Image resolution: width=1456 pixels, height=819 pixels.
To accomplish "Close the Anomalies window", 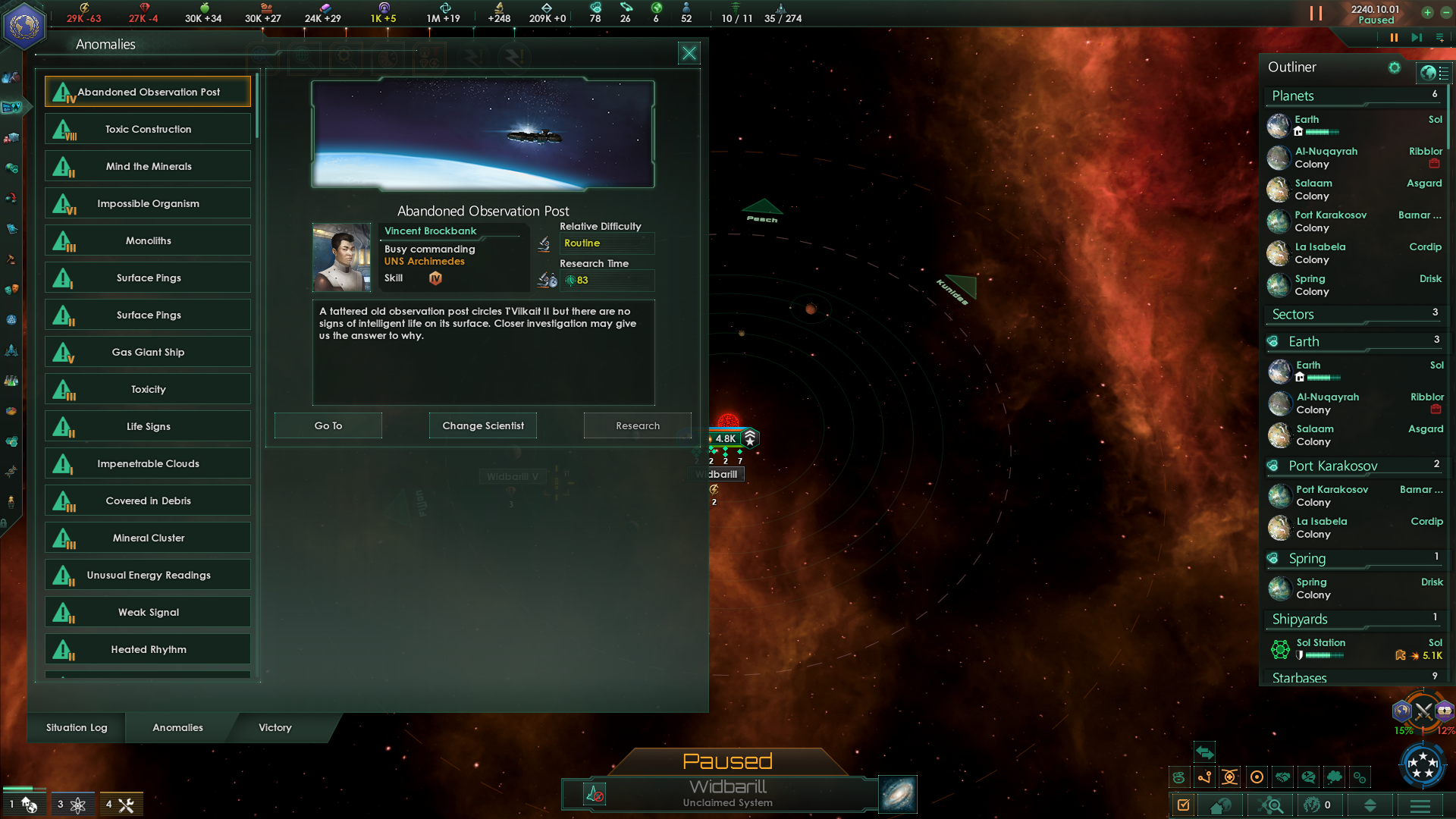I will [689, 53].
